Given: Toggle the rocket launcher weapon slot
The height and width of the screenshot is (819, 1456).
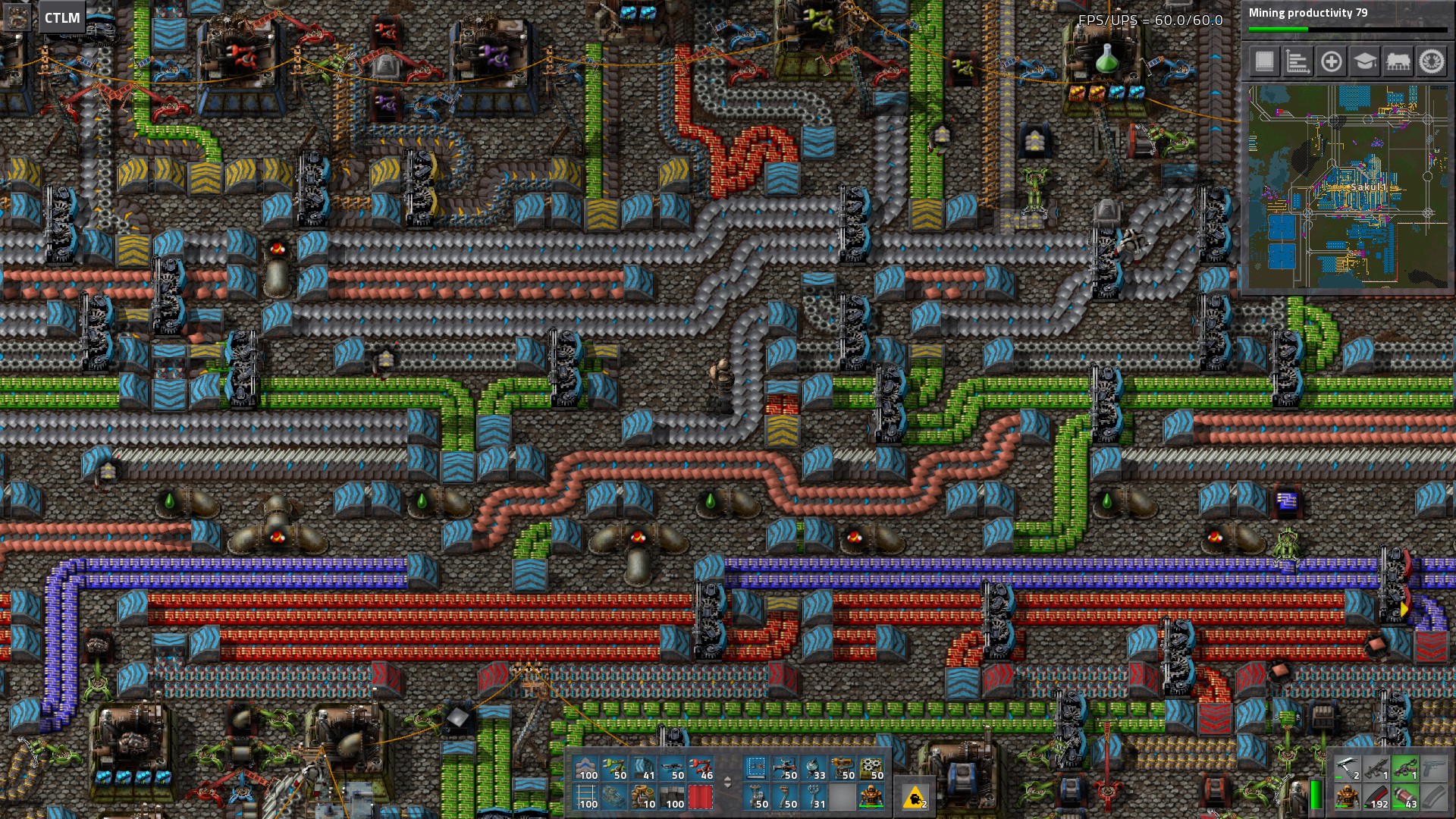Looking at the screenshot, I should (x=1404, y=770).
